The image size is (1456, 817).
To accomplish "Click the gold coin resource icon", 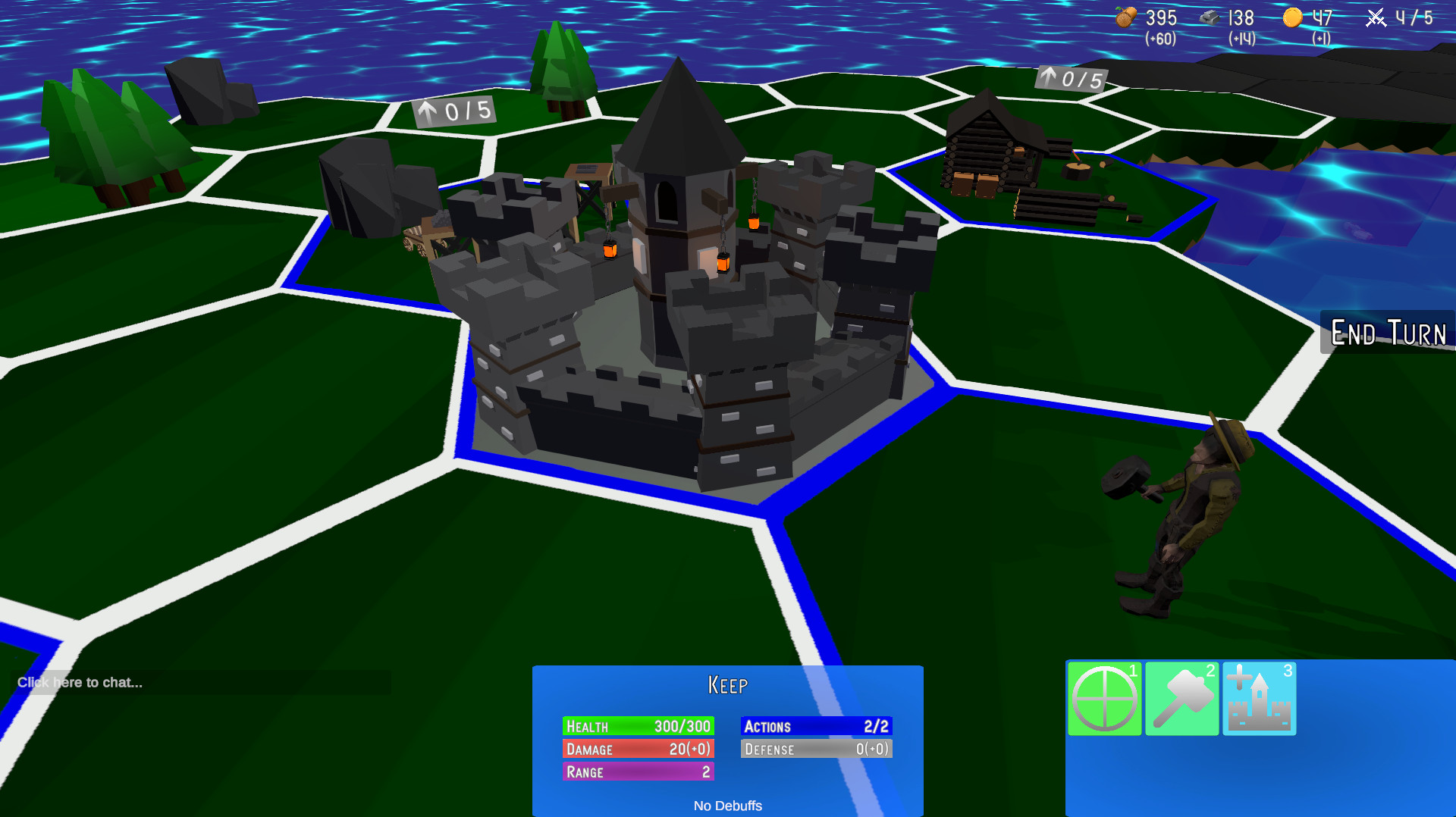I will (x=1293, y=17).
